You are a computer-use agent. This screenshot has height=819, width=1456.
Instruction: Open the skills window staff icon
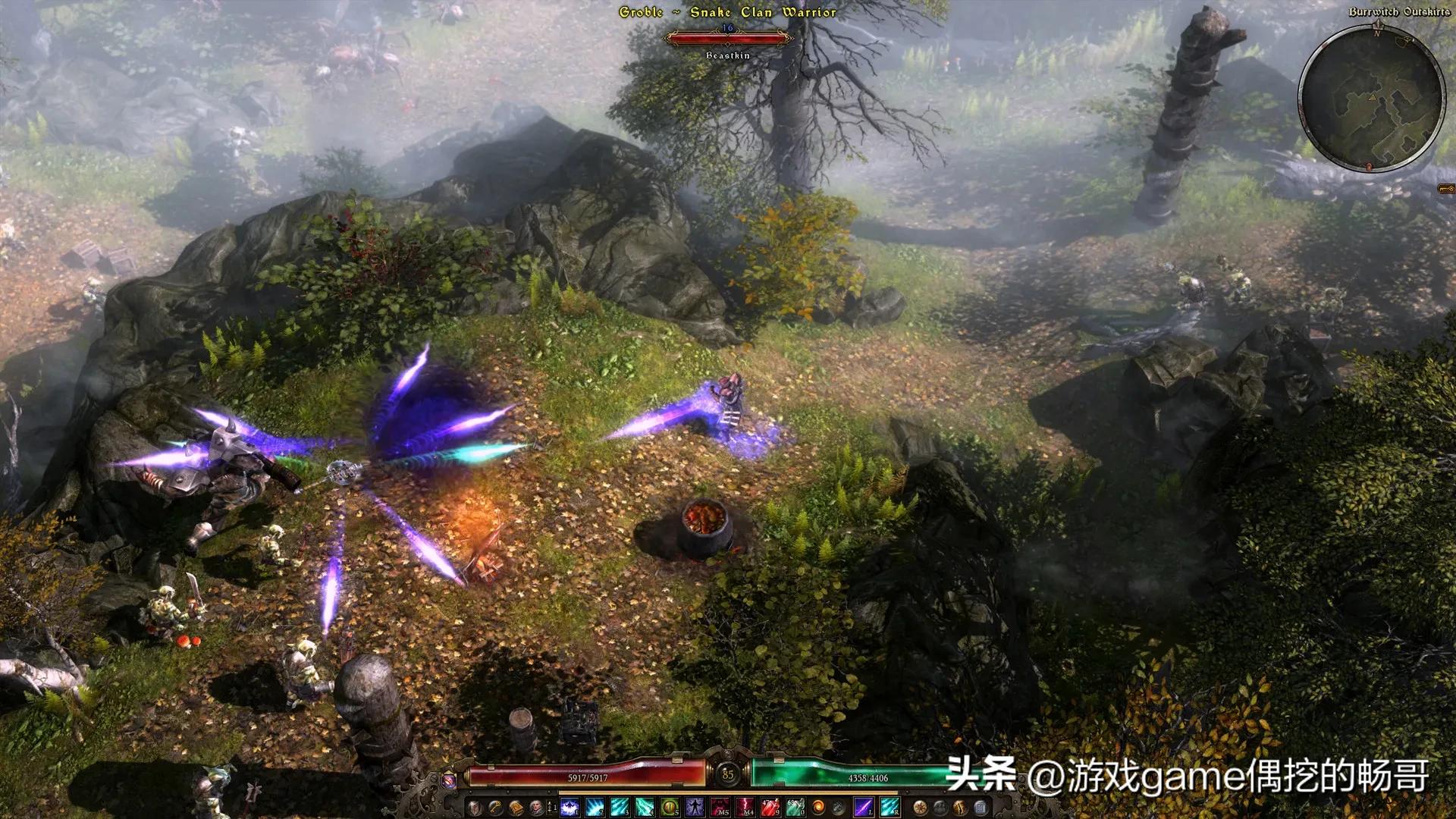tap(495, 808)
